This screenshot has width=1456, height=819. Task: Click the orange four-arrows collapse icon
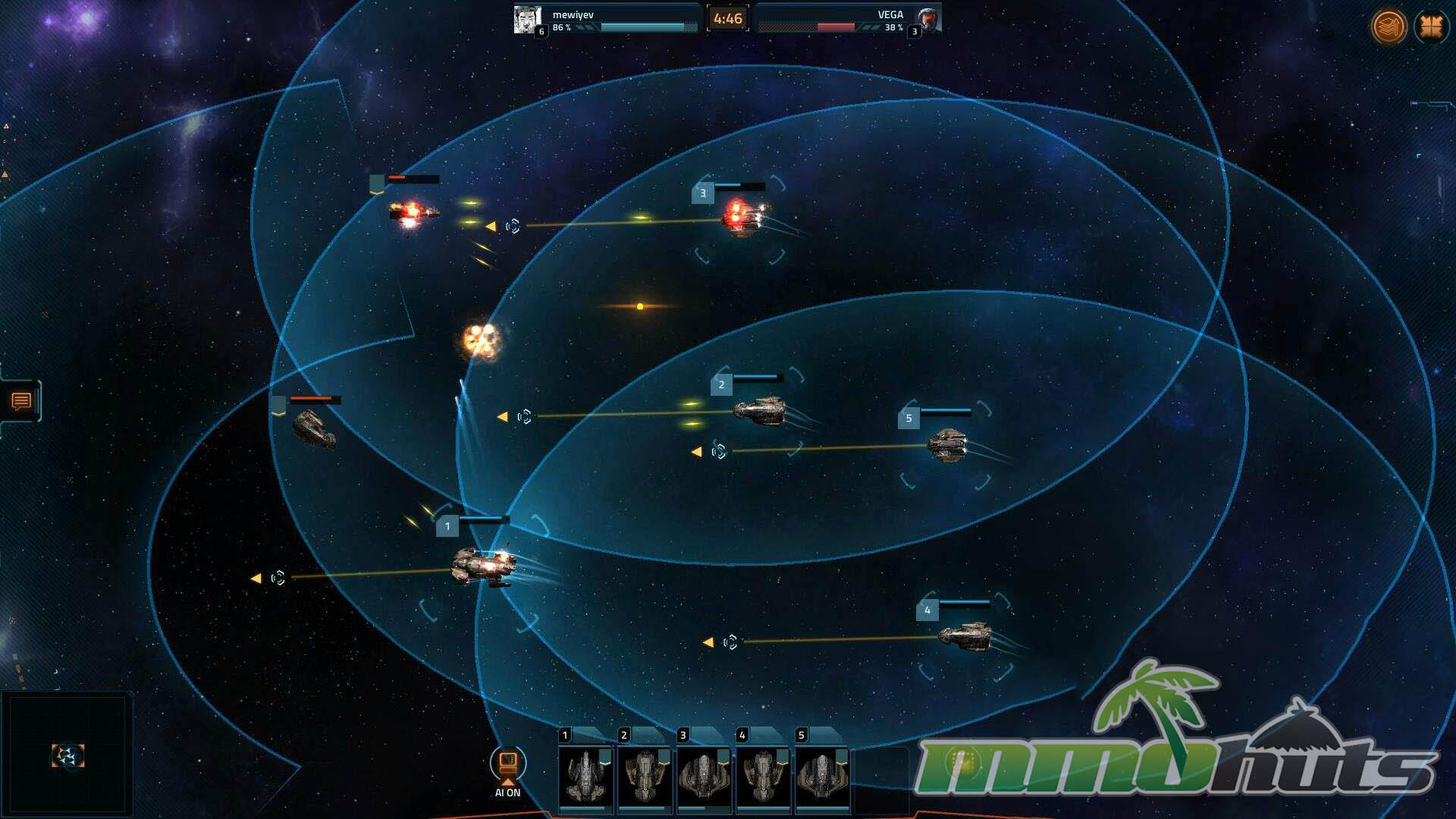click(x=1431, y=27)
